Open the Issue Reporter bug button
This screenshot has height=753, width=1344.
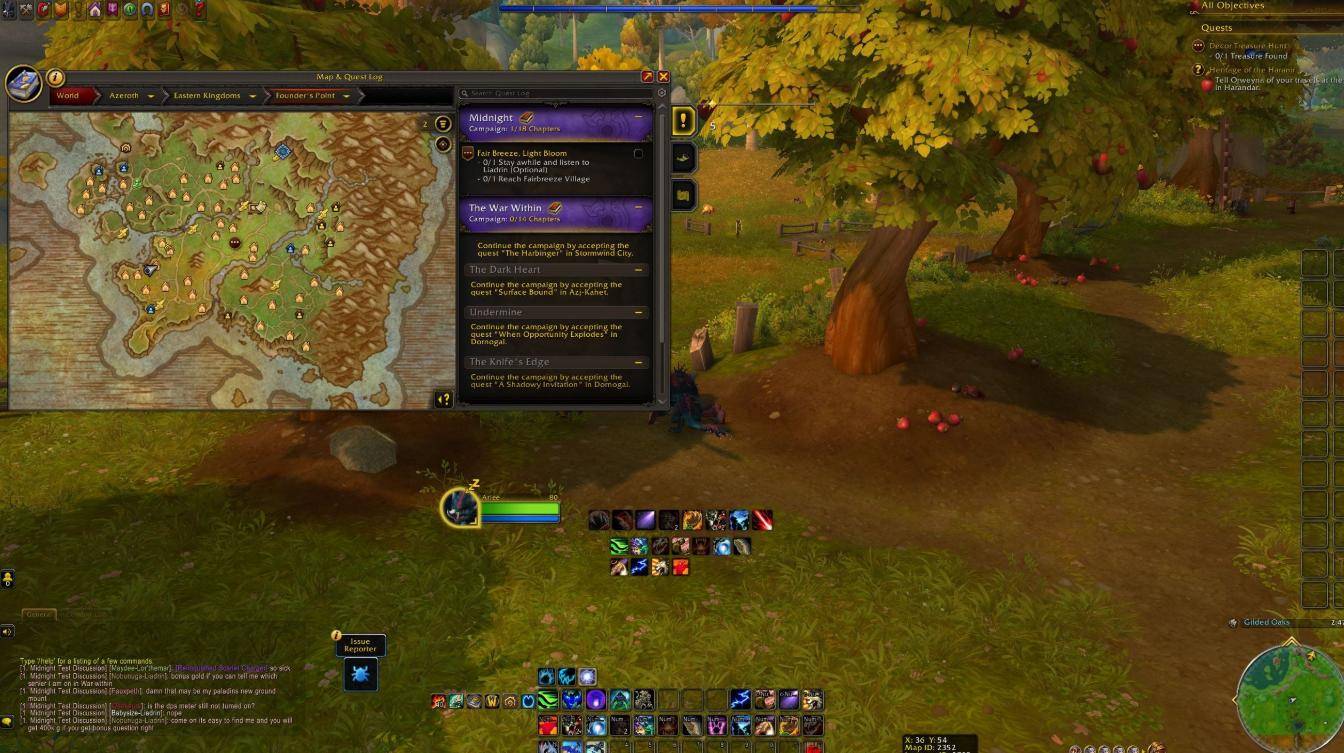(360, 673)
